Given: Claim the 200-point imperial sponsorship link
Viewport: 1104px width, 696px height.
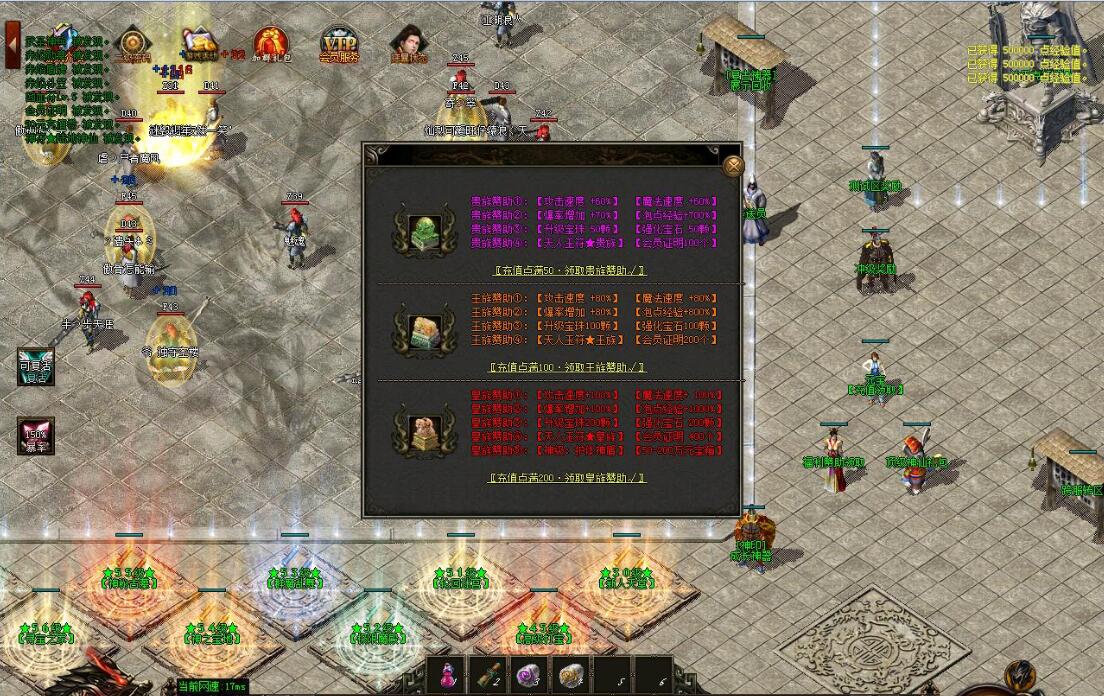Looking at the screenshot, I should point(567,478).
